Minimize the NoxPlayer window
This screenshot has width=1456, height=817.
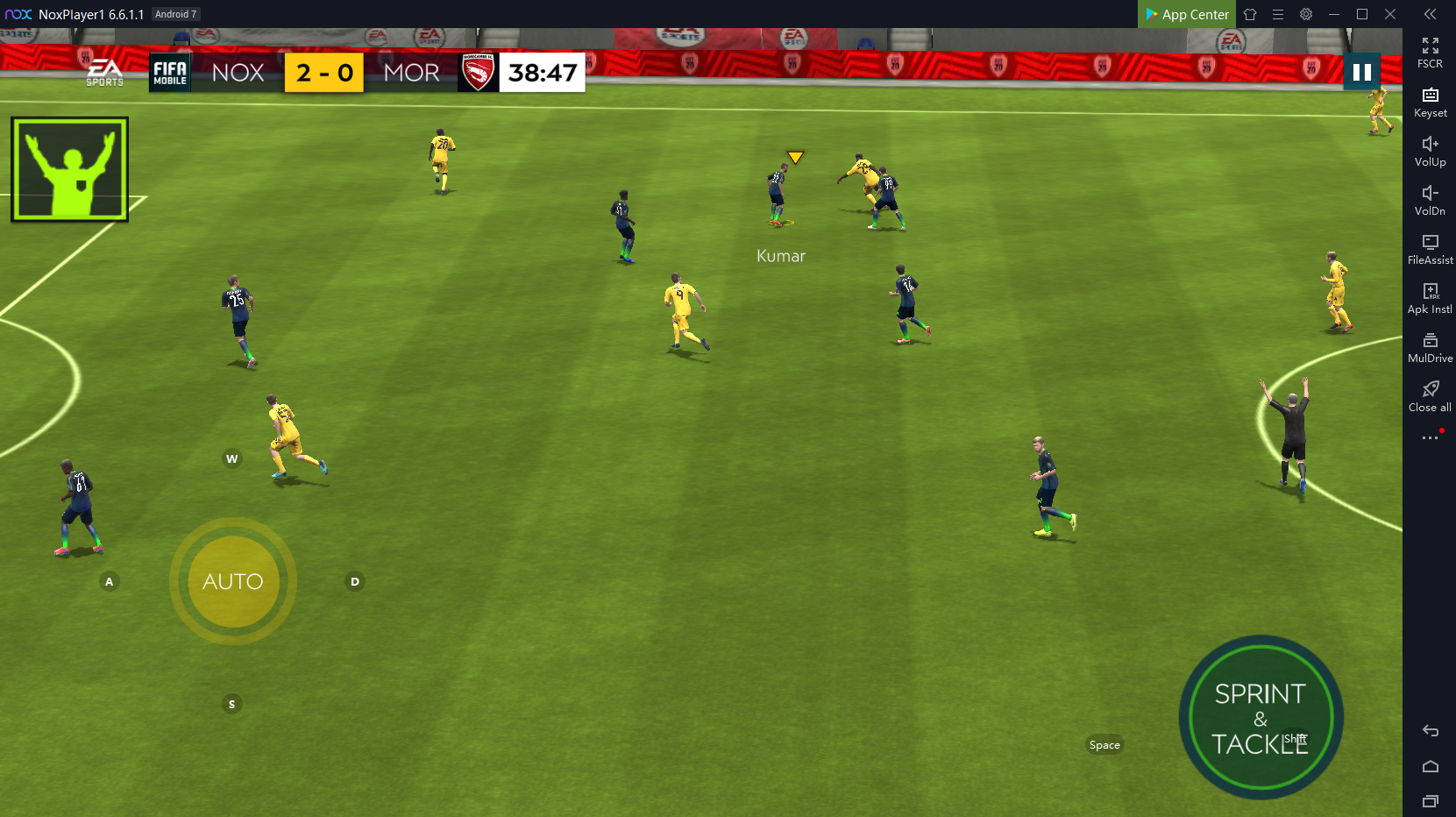[x=1334, y=14]
